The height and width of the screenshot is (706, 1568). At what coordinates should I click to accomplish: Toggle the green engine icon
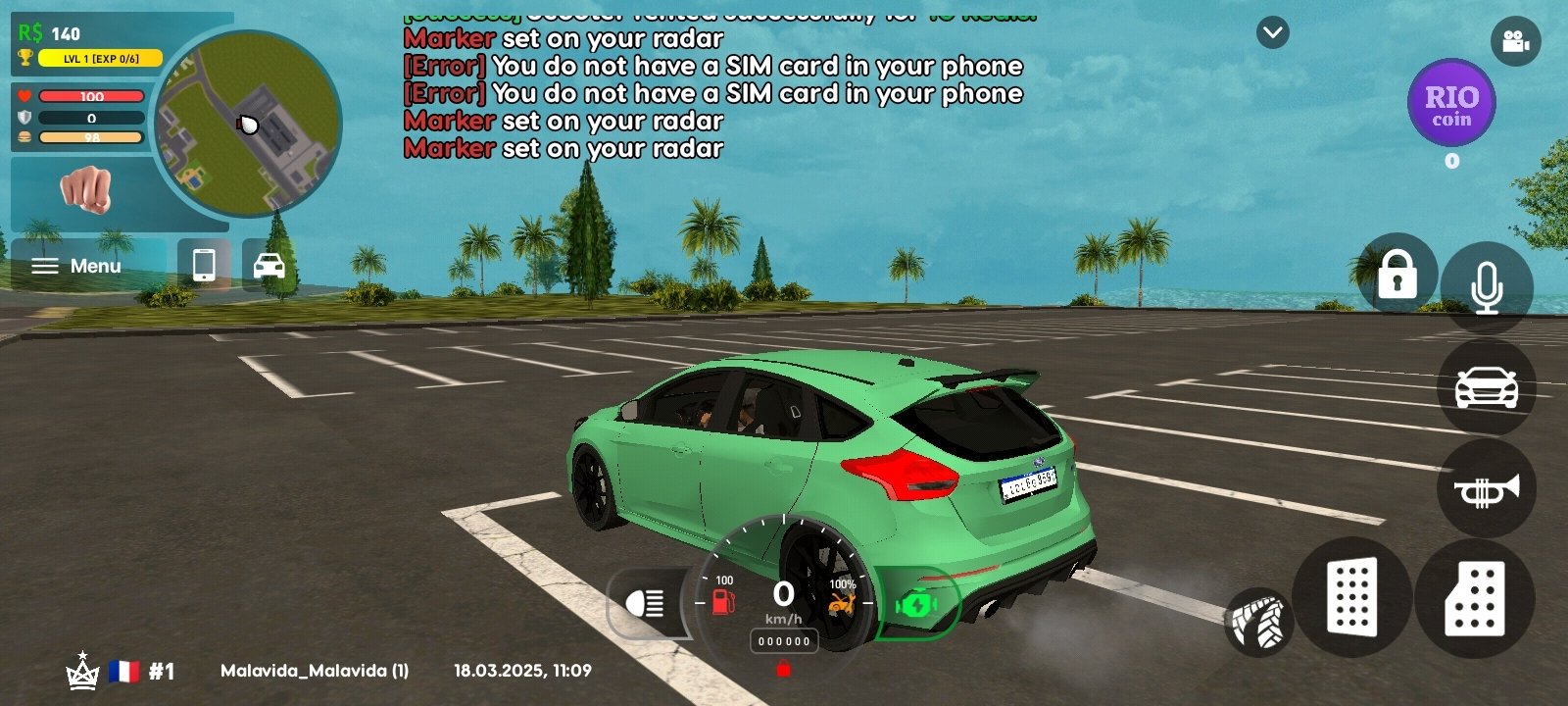point(916,605)
